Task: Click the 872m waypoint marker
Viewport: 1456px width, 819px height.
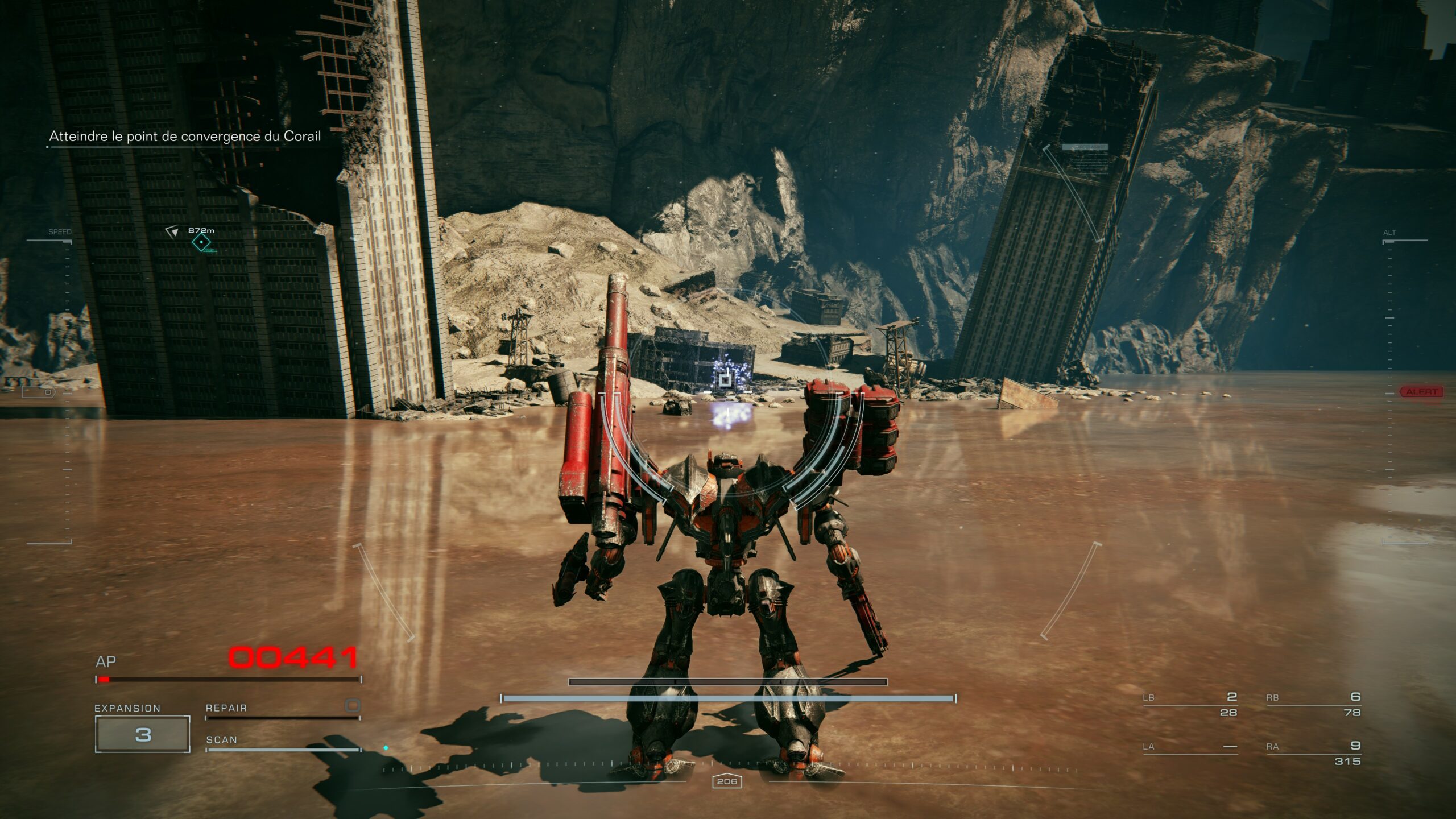Action: point(201,242)
